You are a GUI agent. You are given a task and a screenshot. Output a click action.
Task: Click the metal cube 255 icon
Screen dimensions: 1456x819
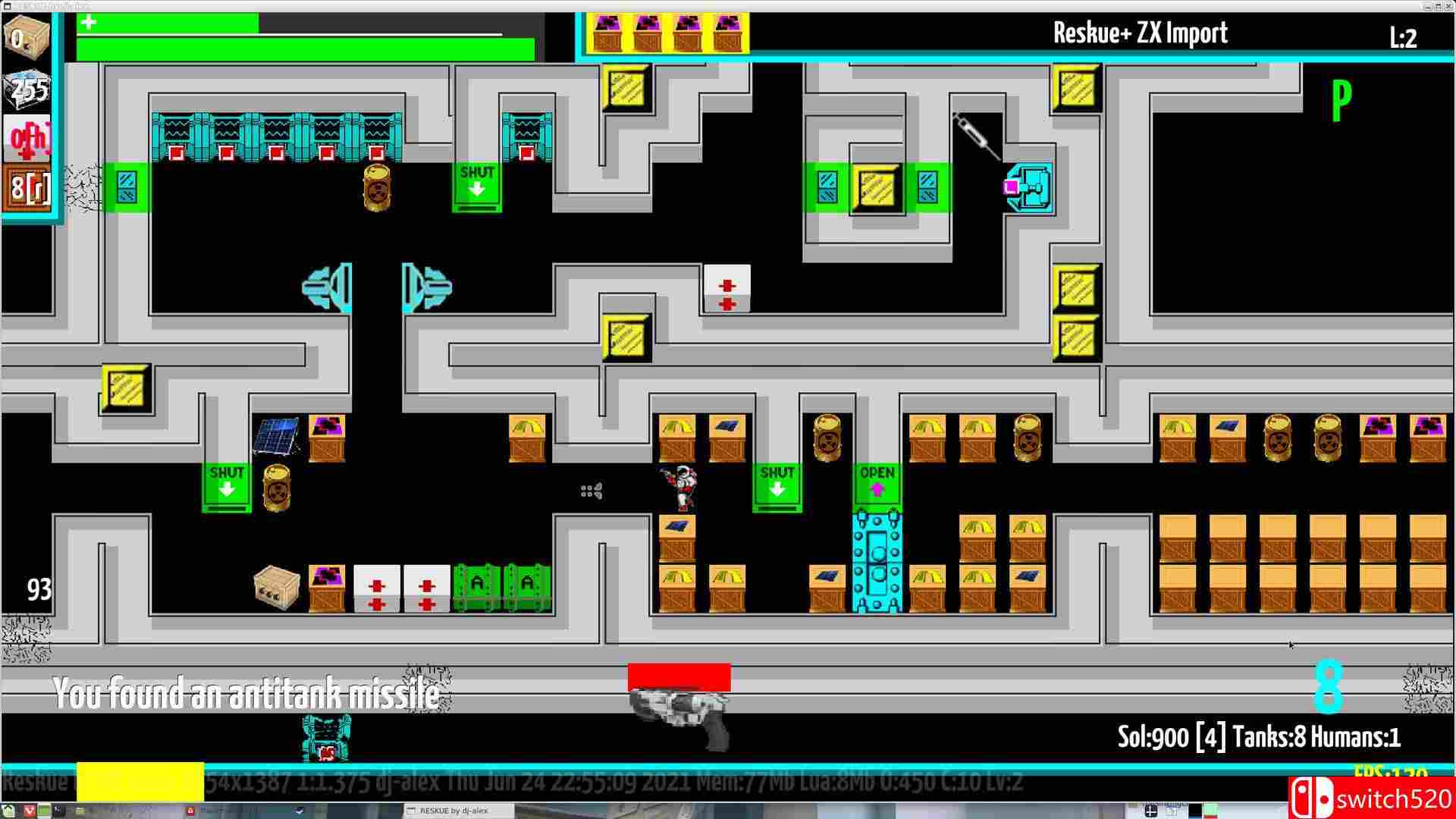pos(28,89)
